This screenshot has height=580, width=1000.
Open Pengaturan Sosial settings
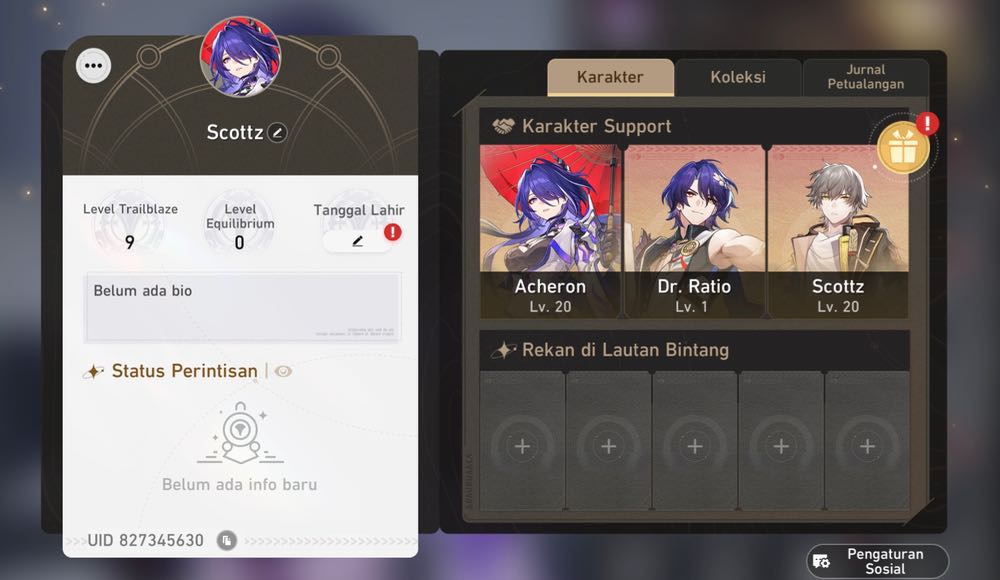point(877,561)
